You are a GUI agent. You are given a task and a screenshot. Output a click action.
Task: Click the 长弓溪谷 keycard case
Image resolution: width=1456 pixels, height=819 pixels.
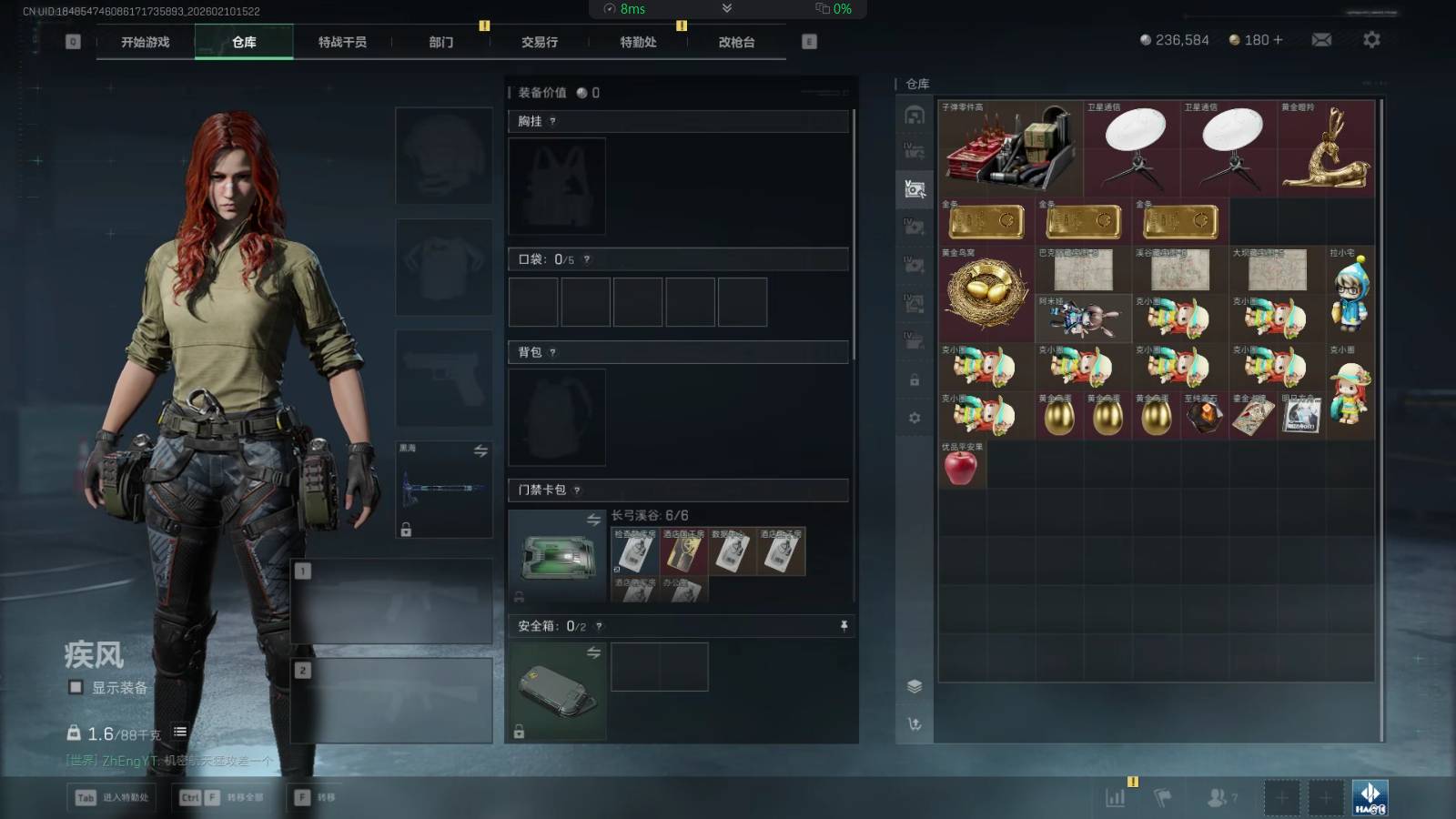[556, 555]
